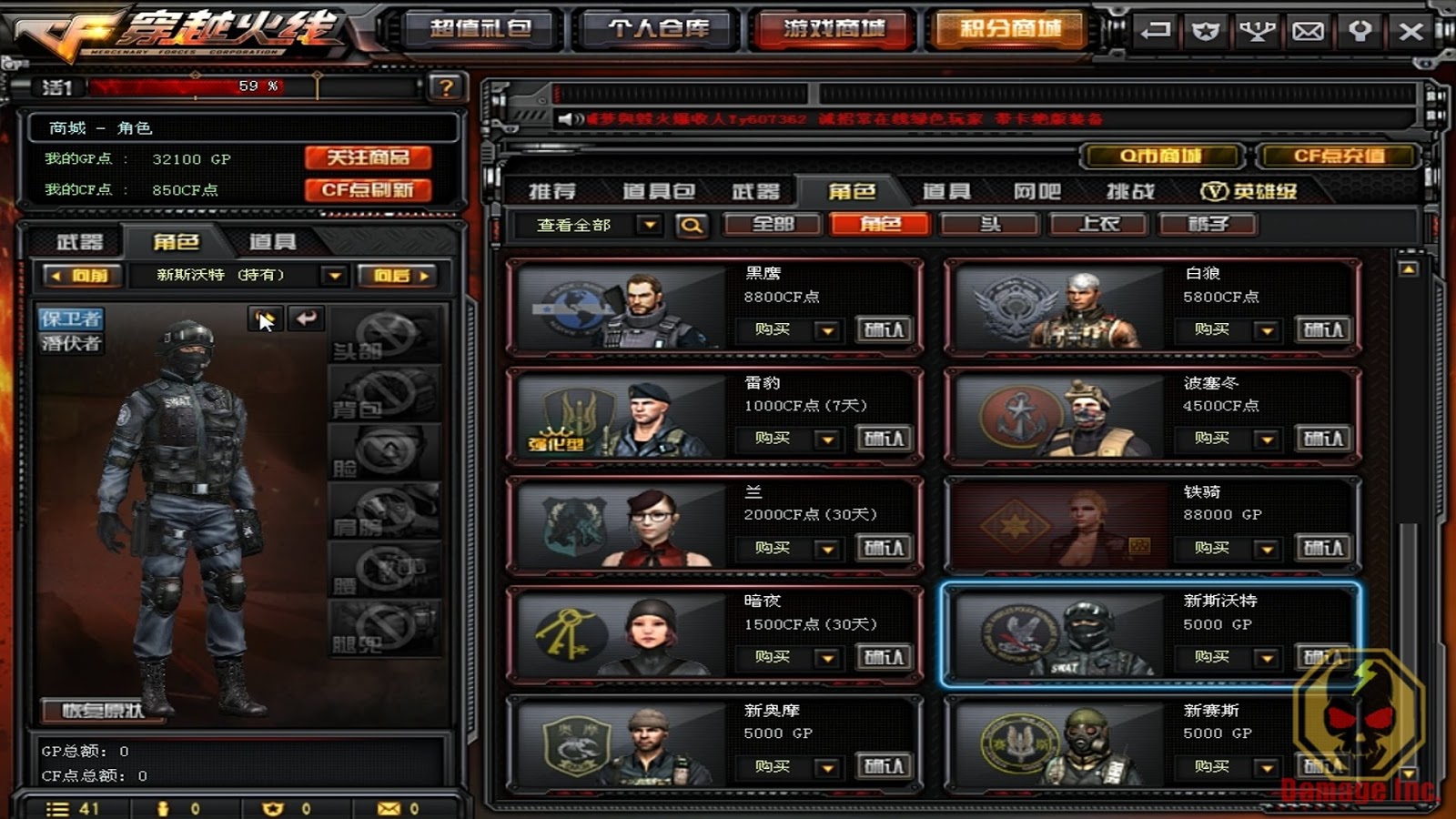The width and height of the screenshot is (1456, 819).
Task: Click the CF点刷新 button
Action: [x=368, y=190]
